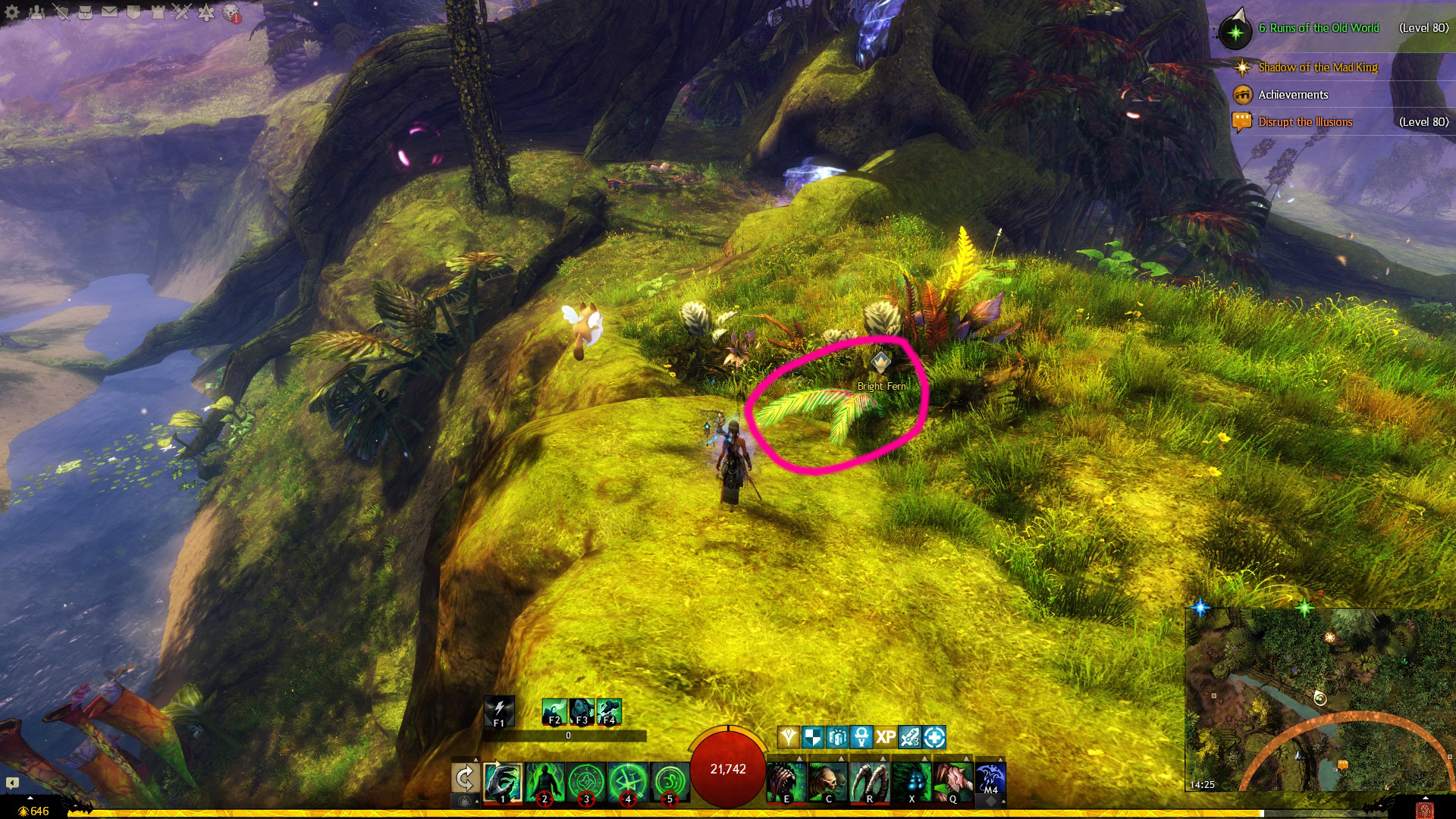Image resolution: width=1456 pixels, height=819 pixels.
Task: Select the Disrupt the Illusions event
Action: [x=1305, y=122]
